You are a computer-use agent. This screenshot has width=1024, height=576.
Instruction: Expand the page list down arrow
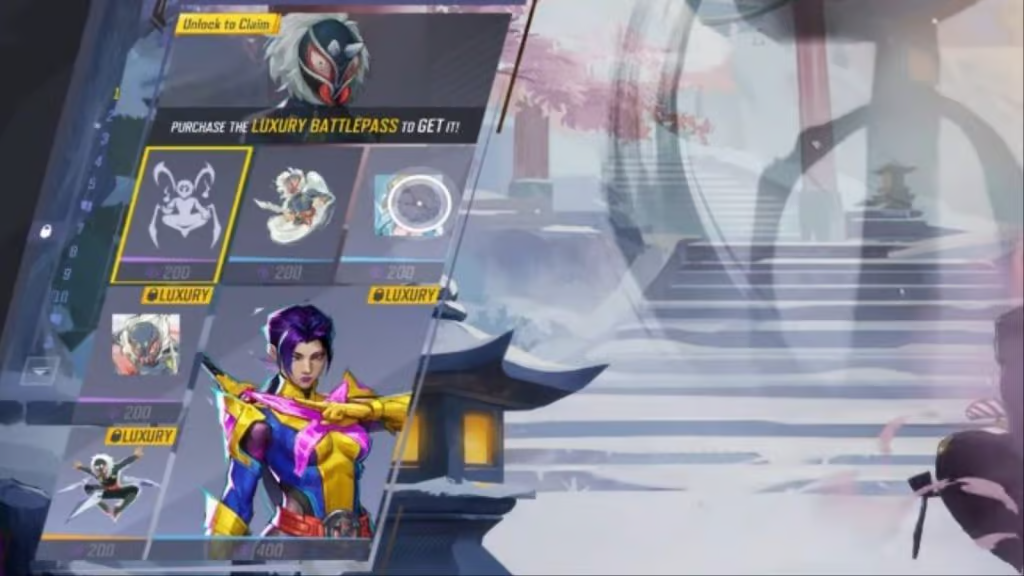pos(38,369)
